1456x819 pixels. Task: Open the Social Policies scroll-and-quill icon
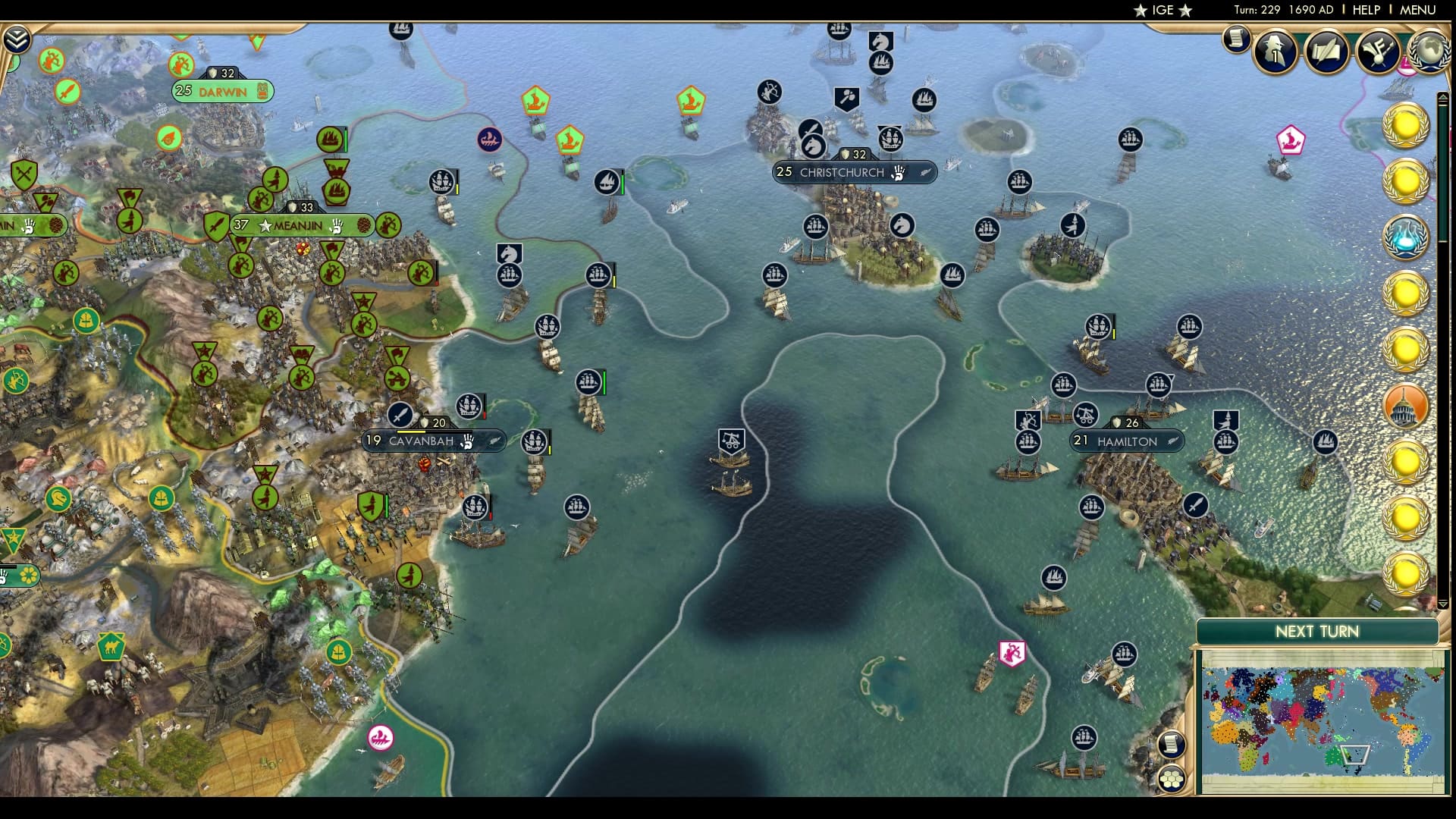coord(1328,52)
